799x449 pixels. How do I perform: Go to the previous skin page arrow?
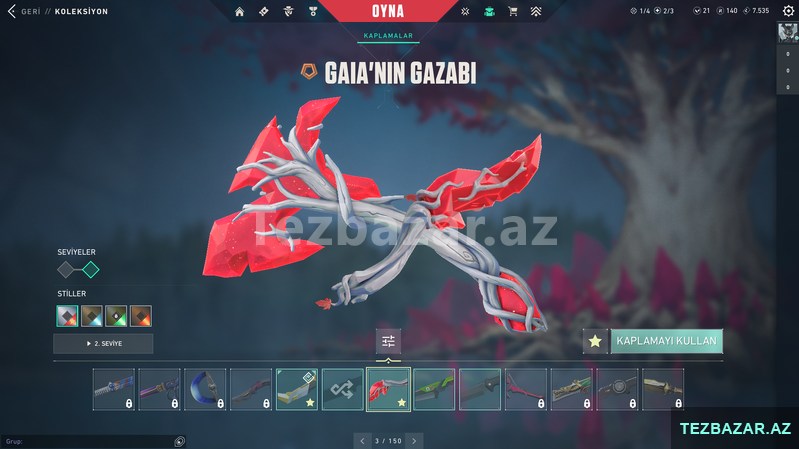(361, 440)
